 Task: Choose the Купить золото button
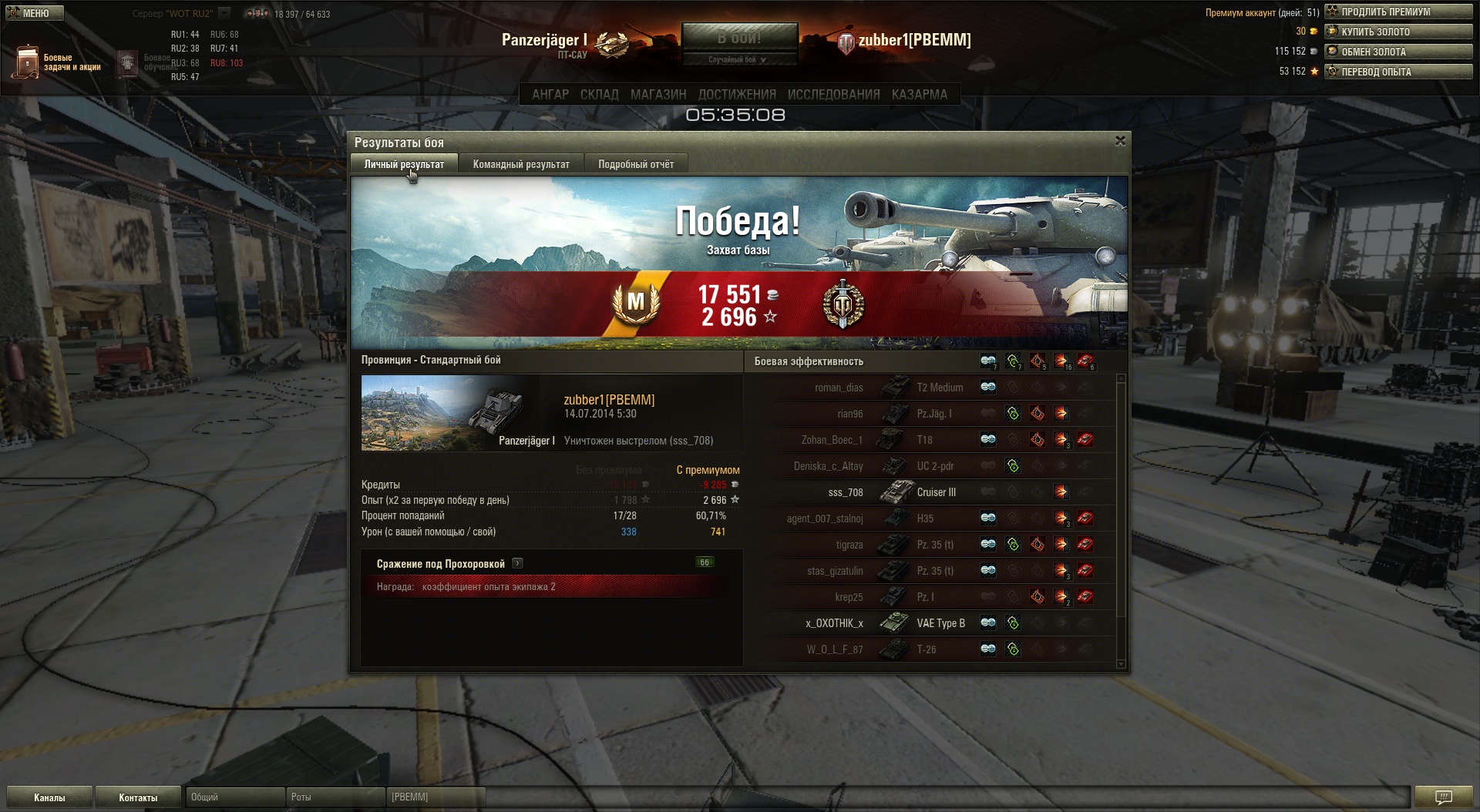[x=1398, y=32]
